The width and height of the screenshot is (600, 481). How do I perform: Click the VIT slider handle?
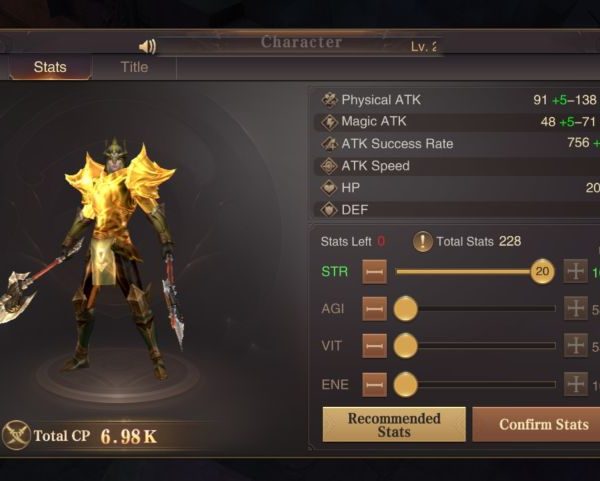405,346
